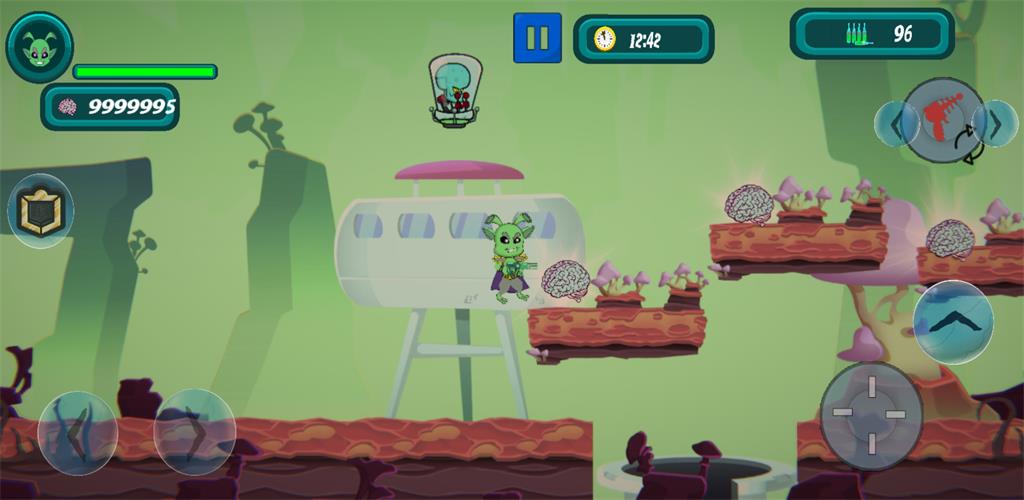Switch to the previous weapon
Screen dimensions: 1024x500
(x=896, y=123)
